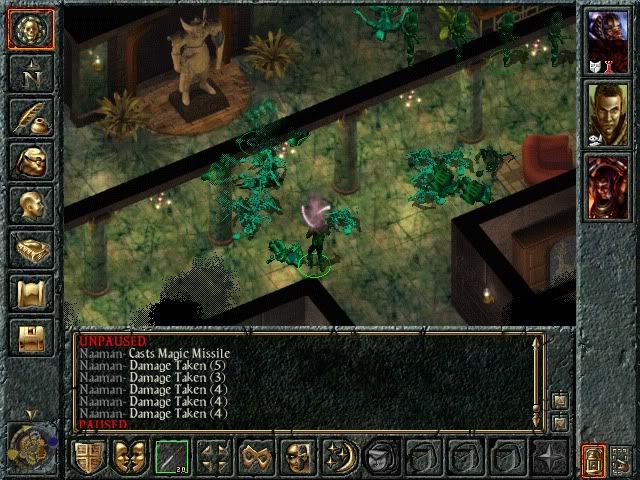
Task: Toggle pause using the clock dial
Action: [x=28, y=441]
